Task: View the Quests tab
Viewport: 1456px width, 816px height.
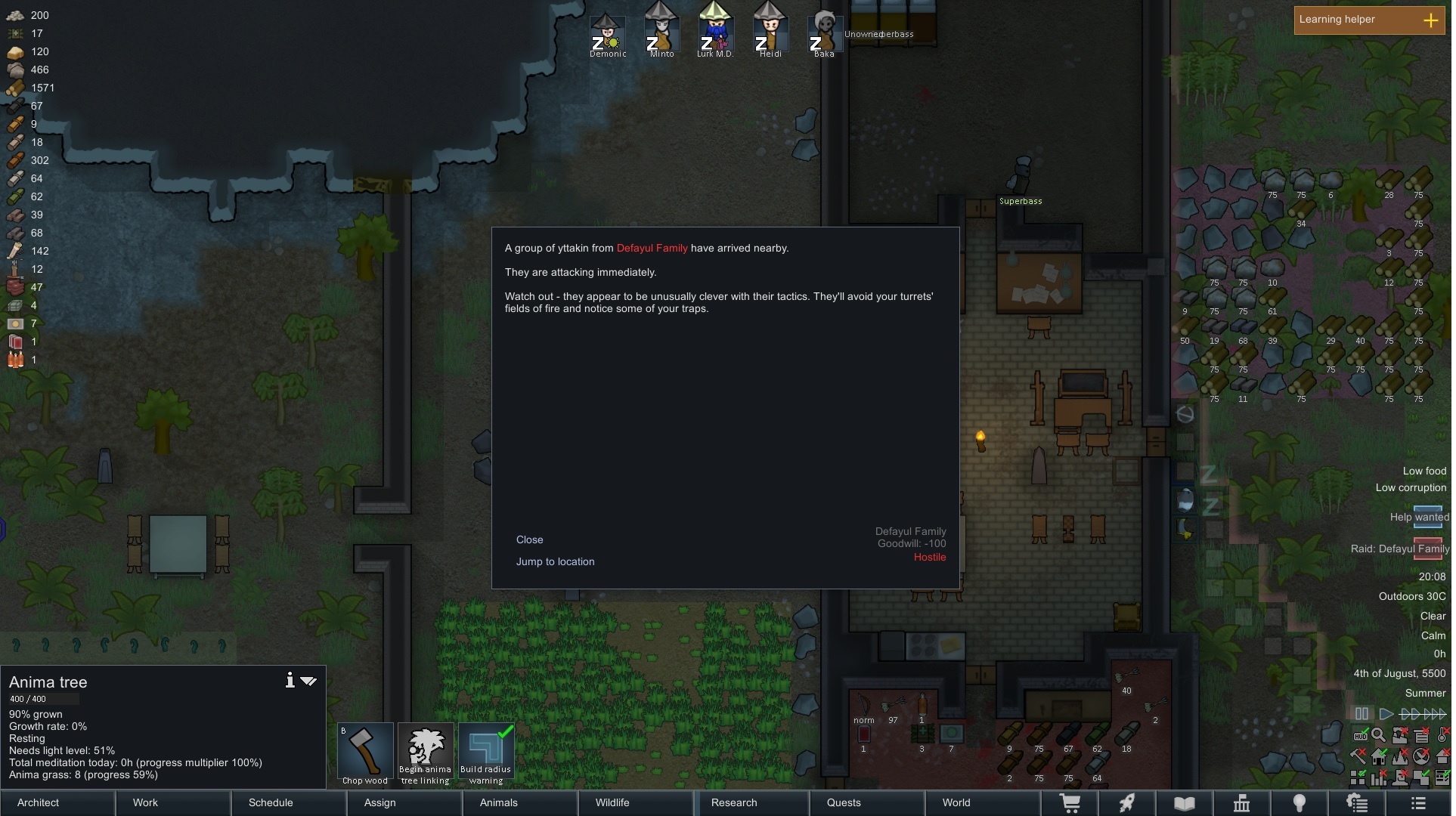Action: tap(844, 802)
